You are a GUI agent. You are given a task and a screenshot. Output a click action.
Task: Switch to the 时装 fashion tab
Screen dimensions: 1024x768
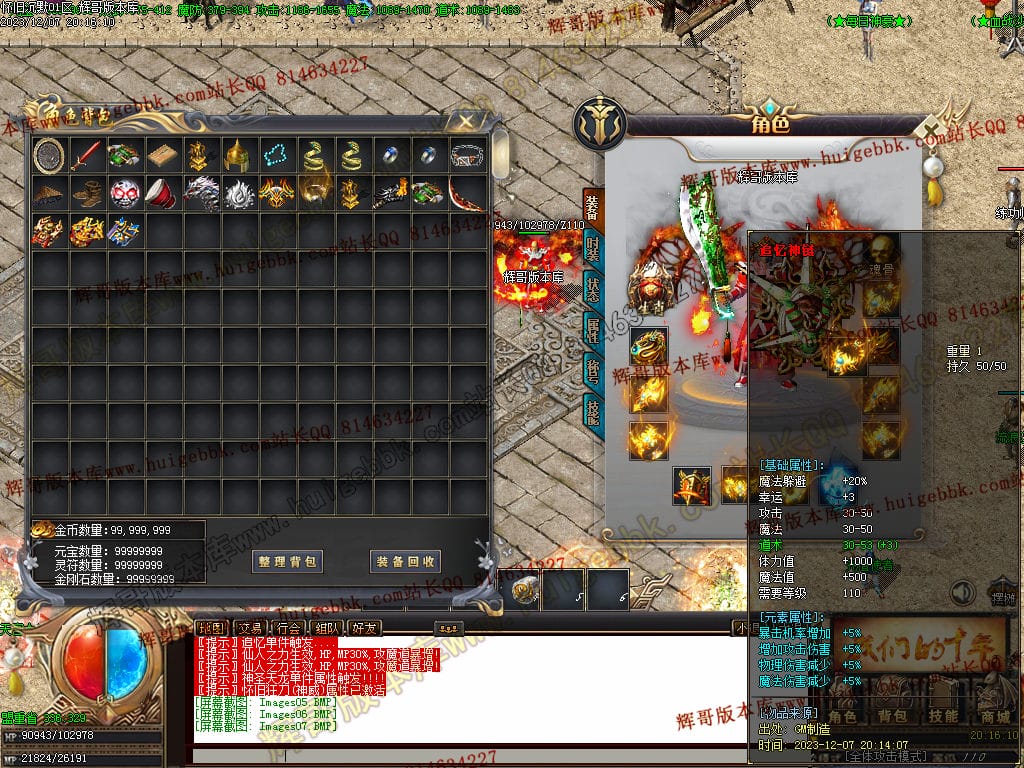[x=593, y=248]
